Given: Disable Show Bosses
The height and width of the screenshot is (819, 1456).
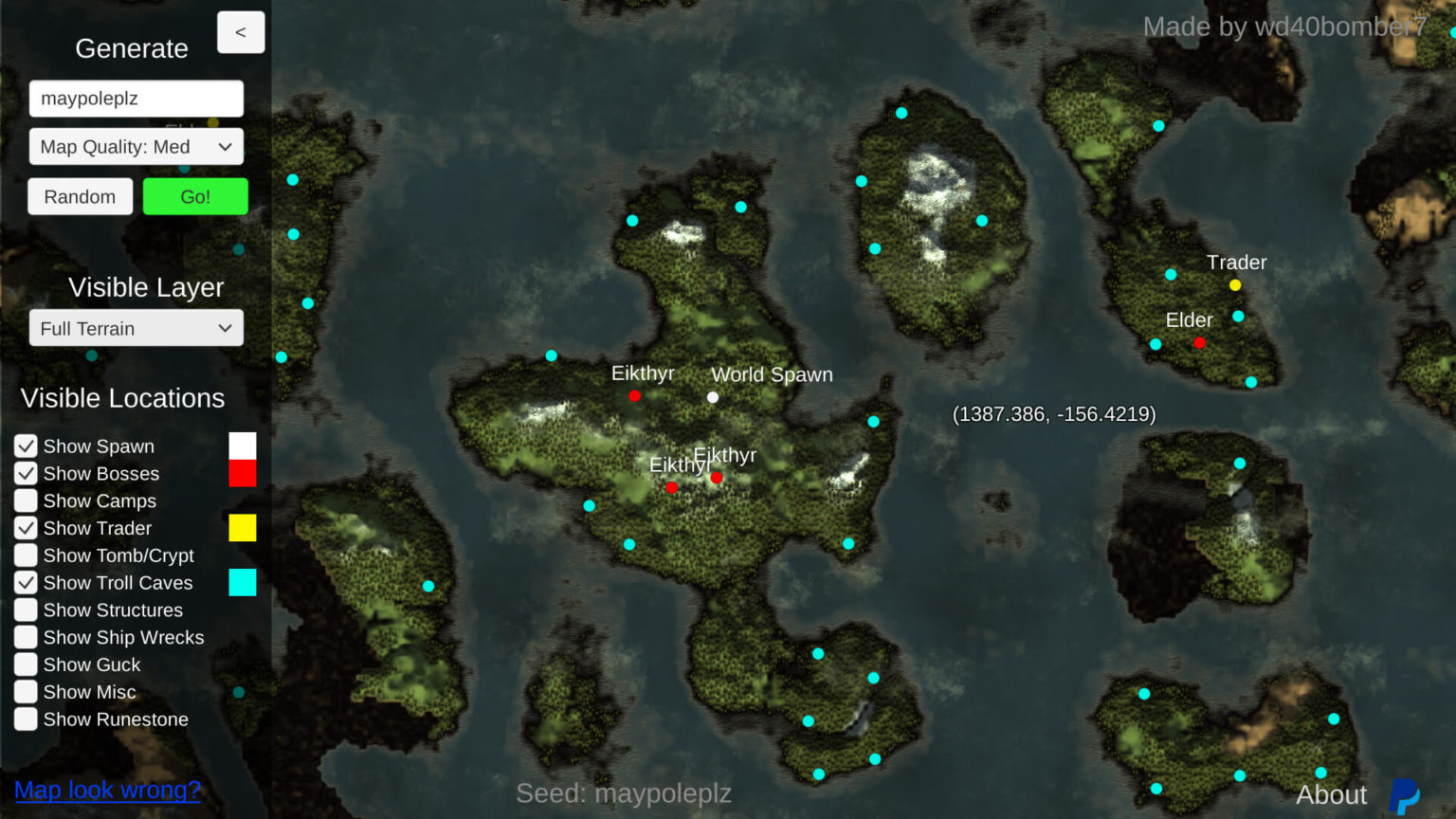Looking at the screenshot, I should [x=26, y=473].
